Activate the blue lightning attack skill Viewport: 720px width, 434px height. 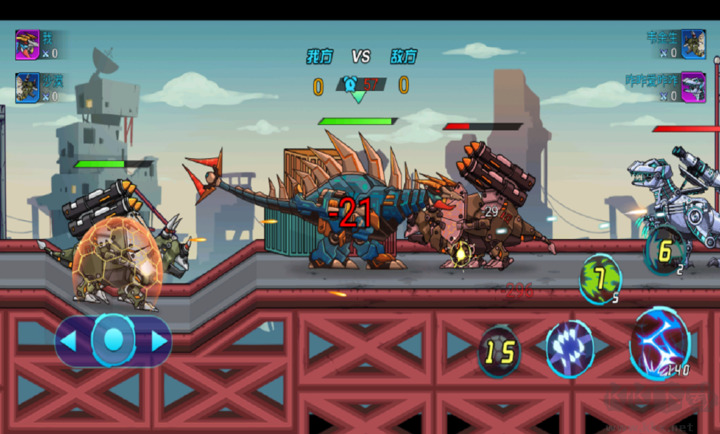[x=659, y=343]
